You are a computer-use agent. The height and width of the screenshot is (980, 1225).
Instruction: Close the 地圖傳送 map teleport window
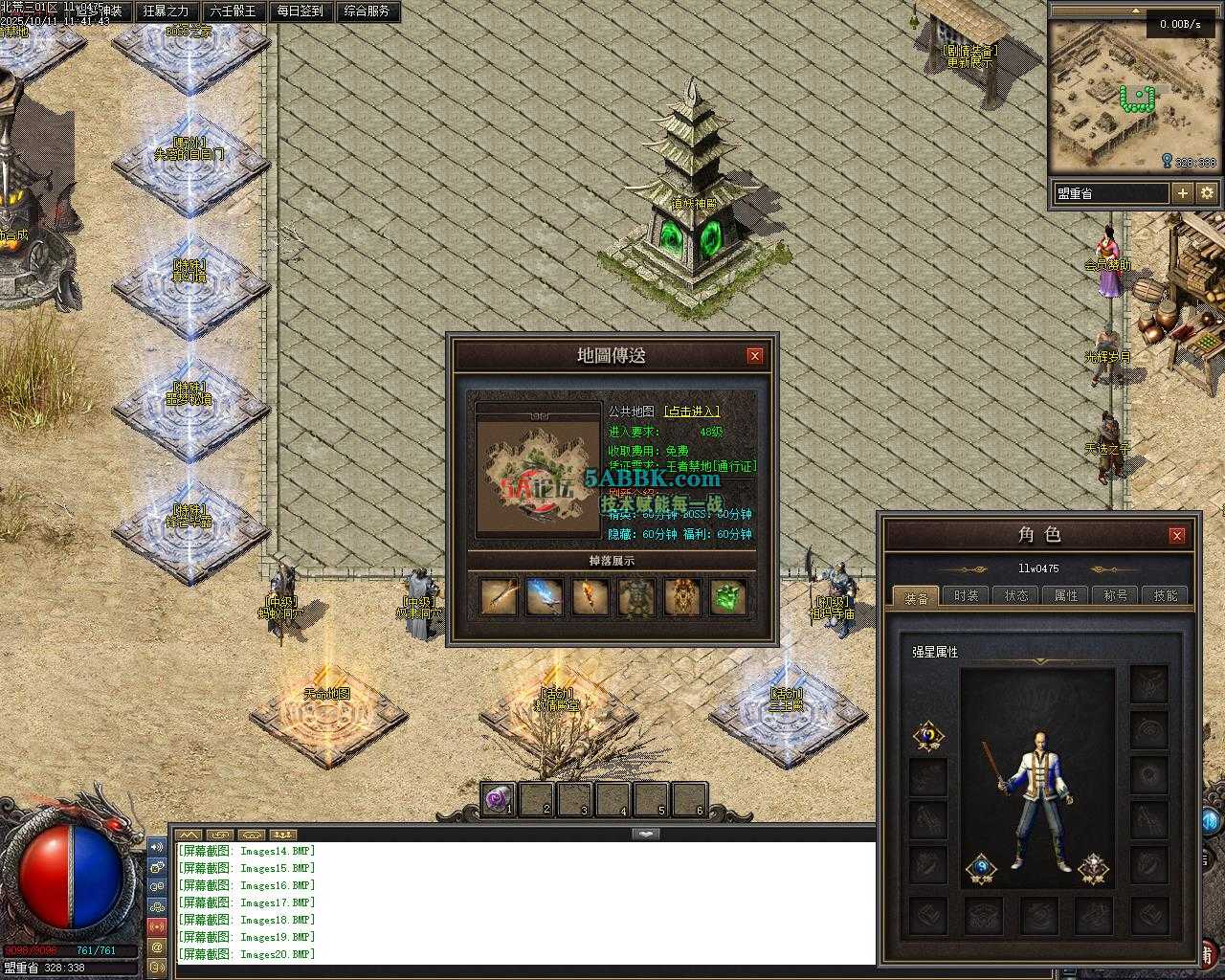[x=754, y=356]
